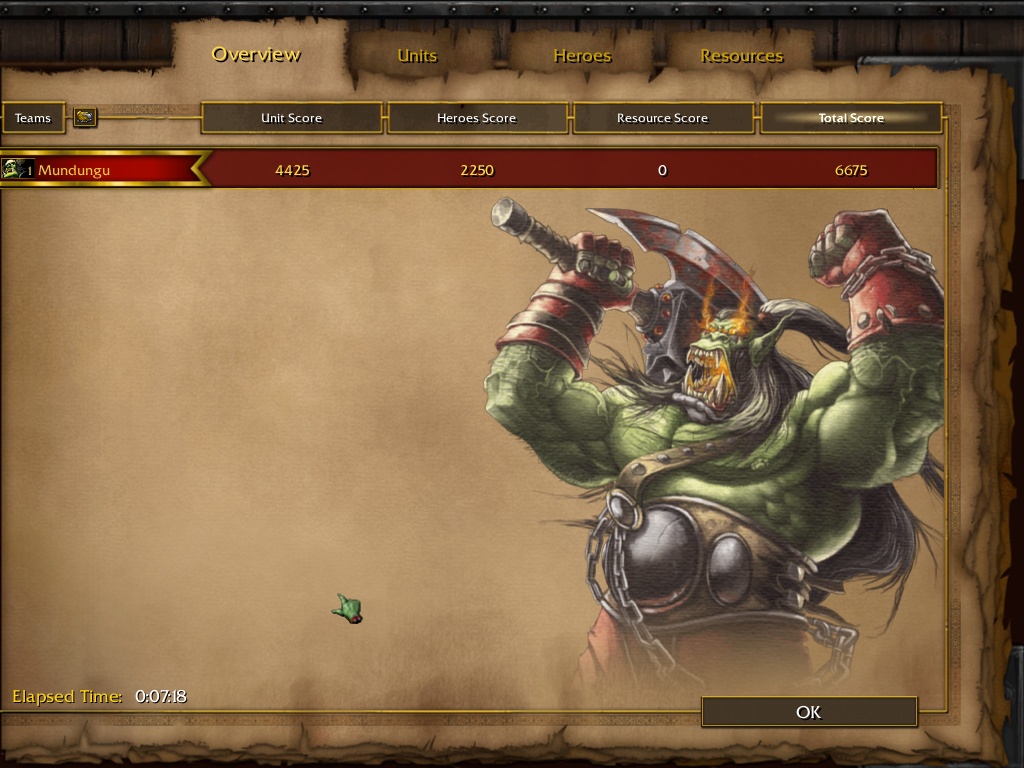Sort by Heroes Score column
The height and width of the screenshot is (768, 1024).
coord(476,118)
